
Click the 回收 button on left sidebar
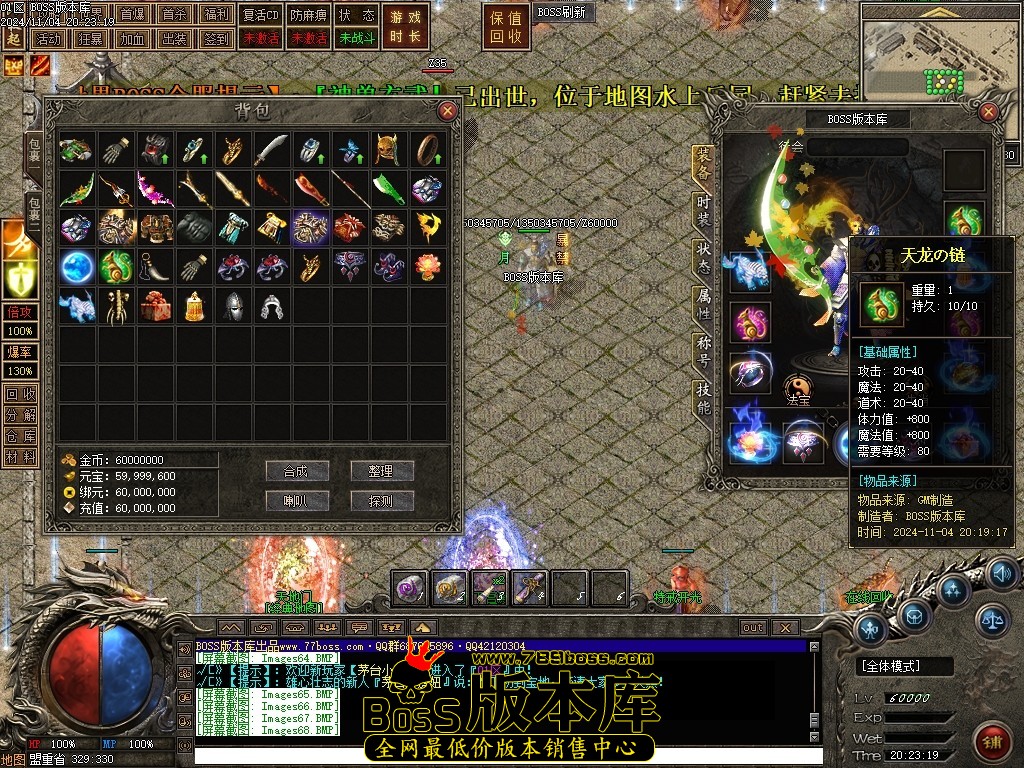click(x=20, y=393)
